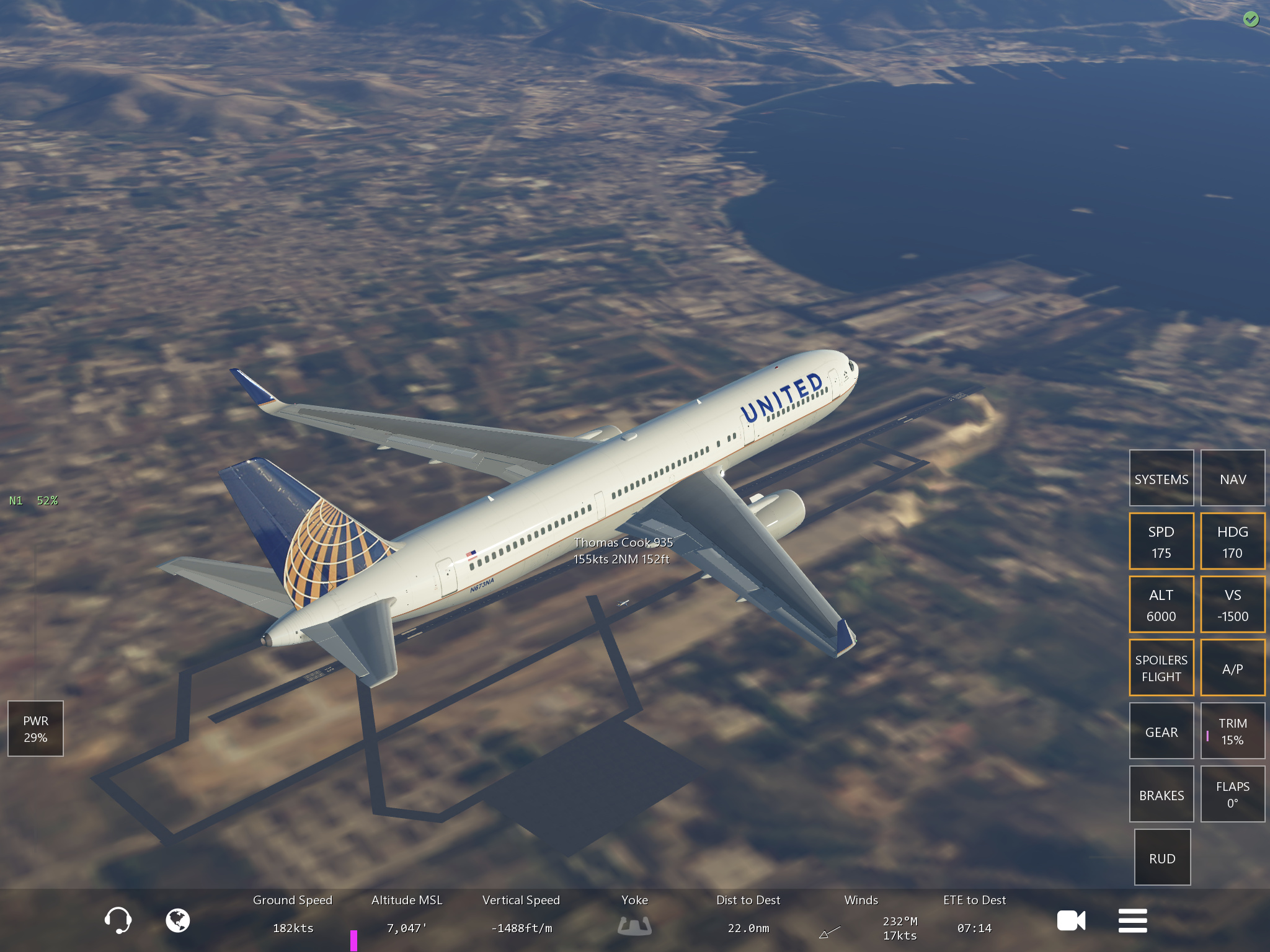Change the SPOILERS FLIGHT setting

1161,668
